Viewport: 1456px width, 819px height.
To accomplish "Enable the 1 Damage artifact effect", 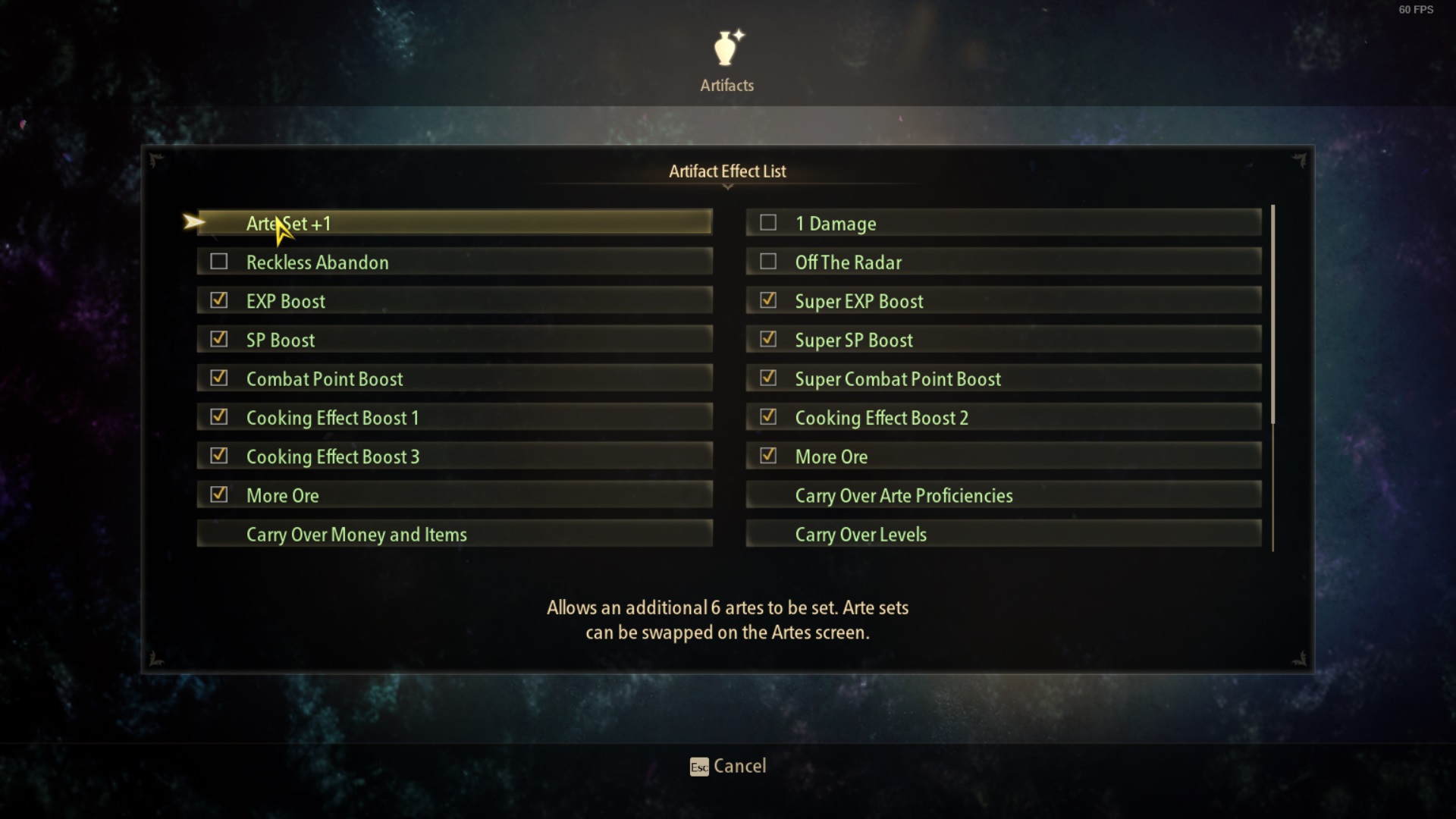I will click(x=768, y=223).
